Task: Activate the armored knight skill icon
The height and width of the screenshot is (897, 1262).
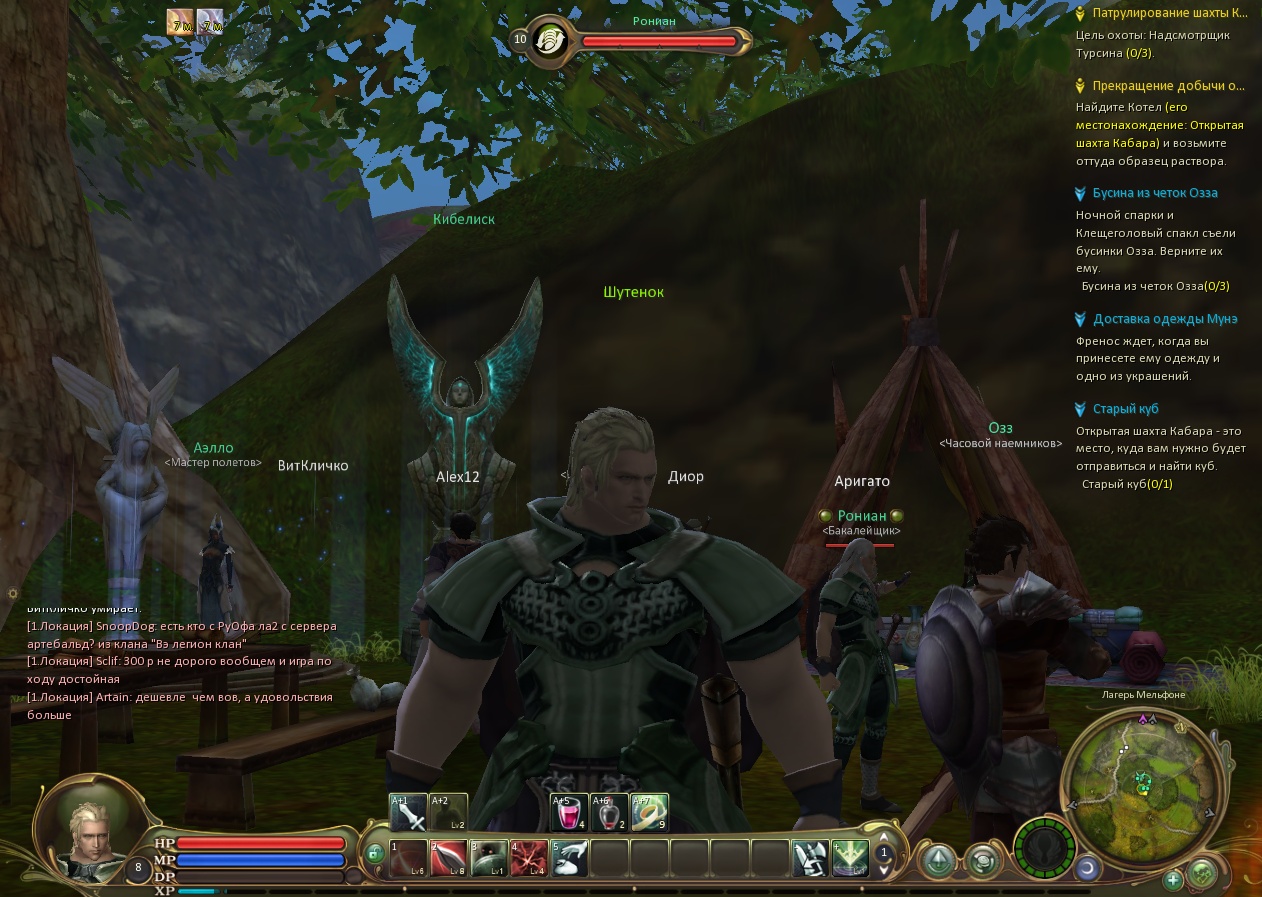Action: click(x=809, y=858)
